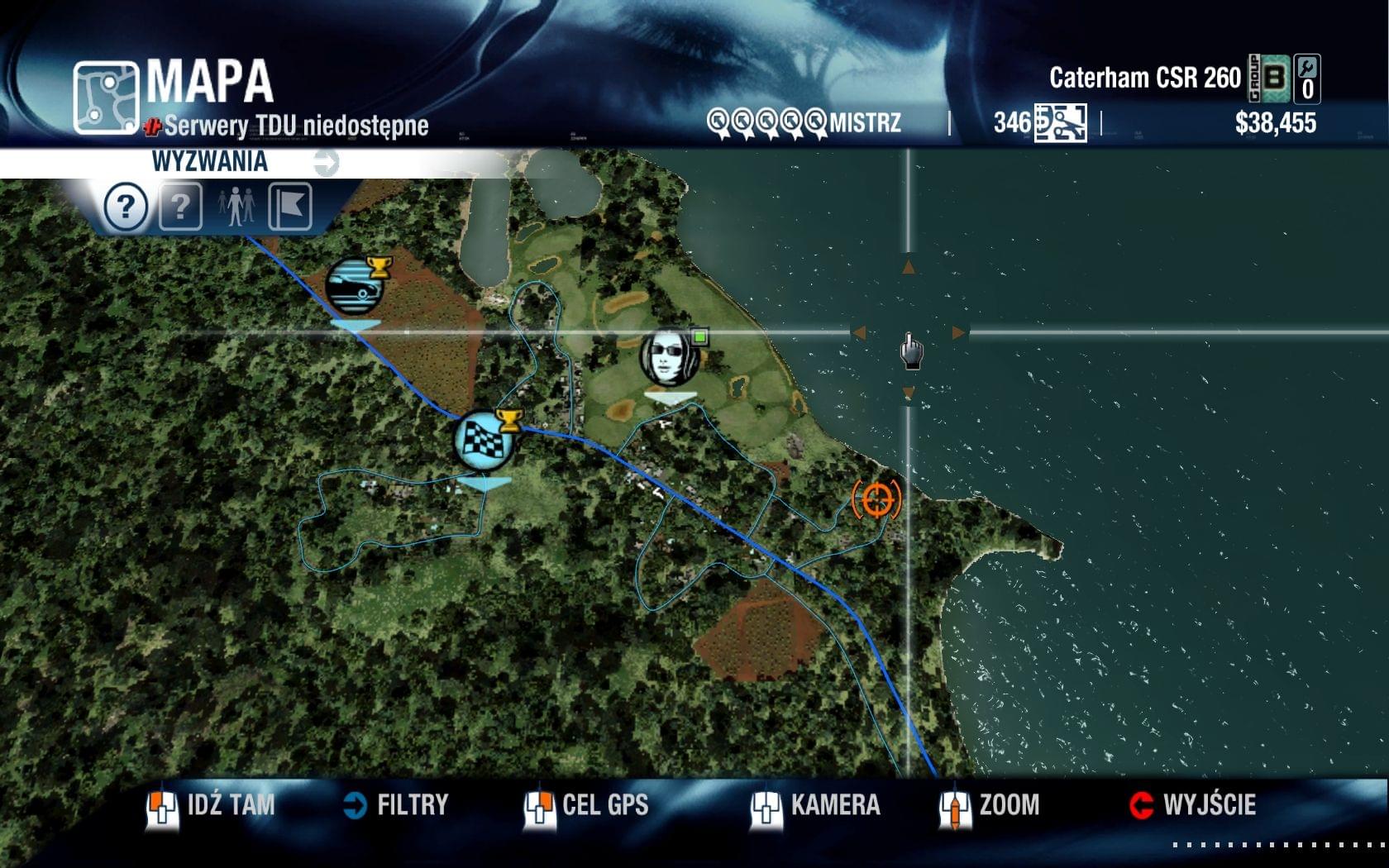Click the ZOOM option

tap(990, 805)
